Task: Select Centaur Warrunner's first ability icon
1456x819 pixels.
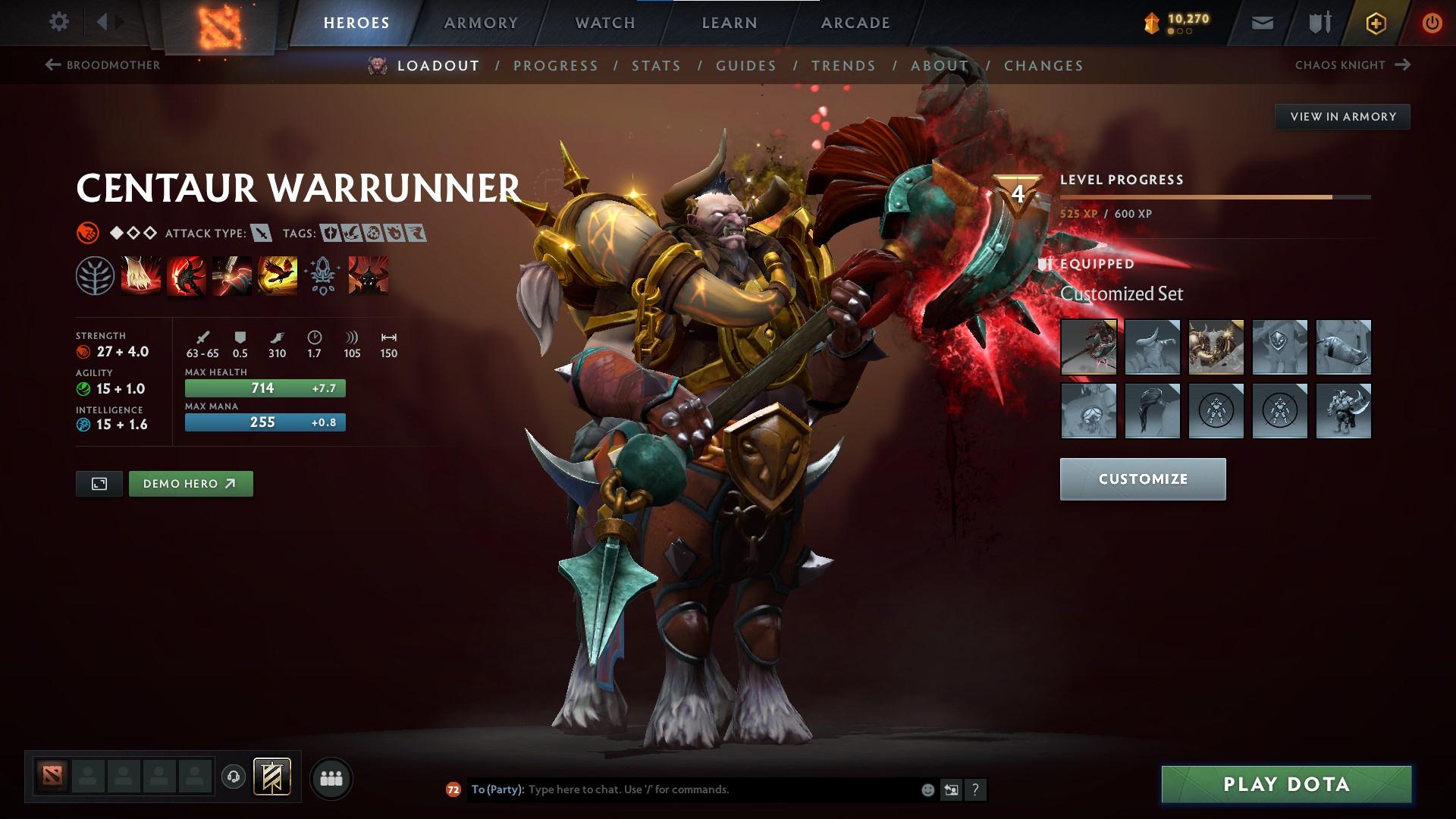Action: pyautogui.click(x=140, y=276)
